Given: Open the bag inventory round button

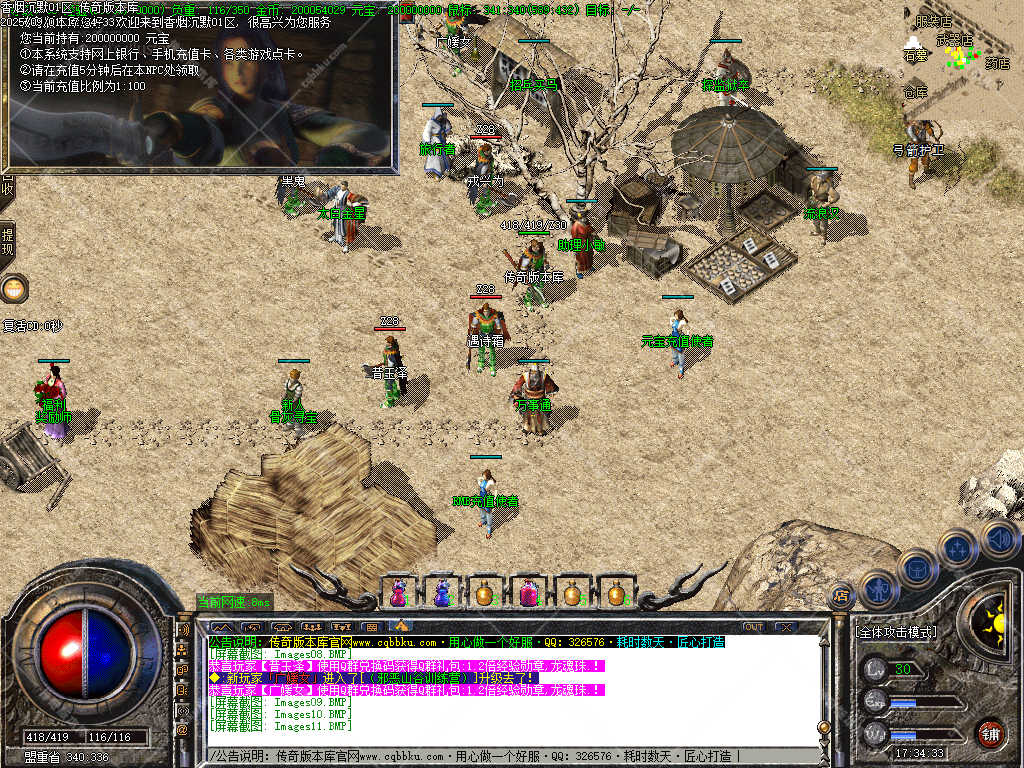Looking at the screenshot, I should (916, 568).
